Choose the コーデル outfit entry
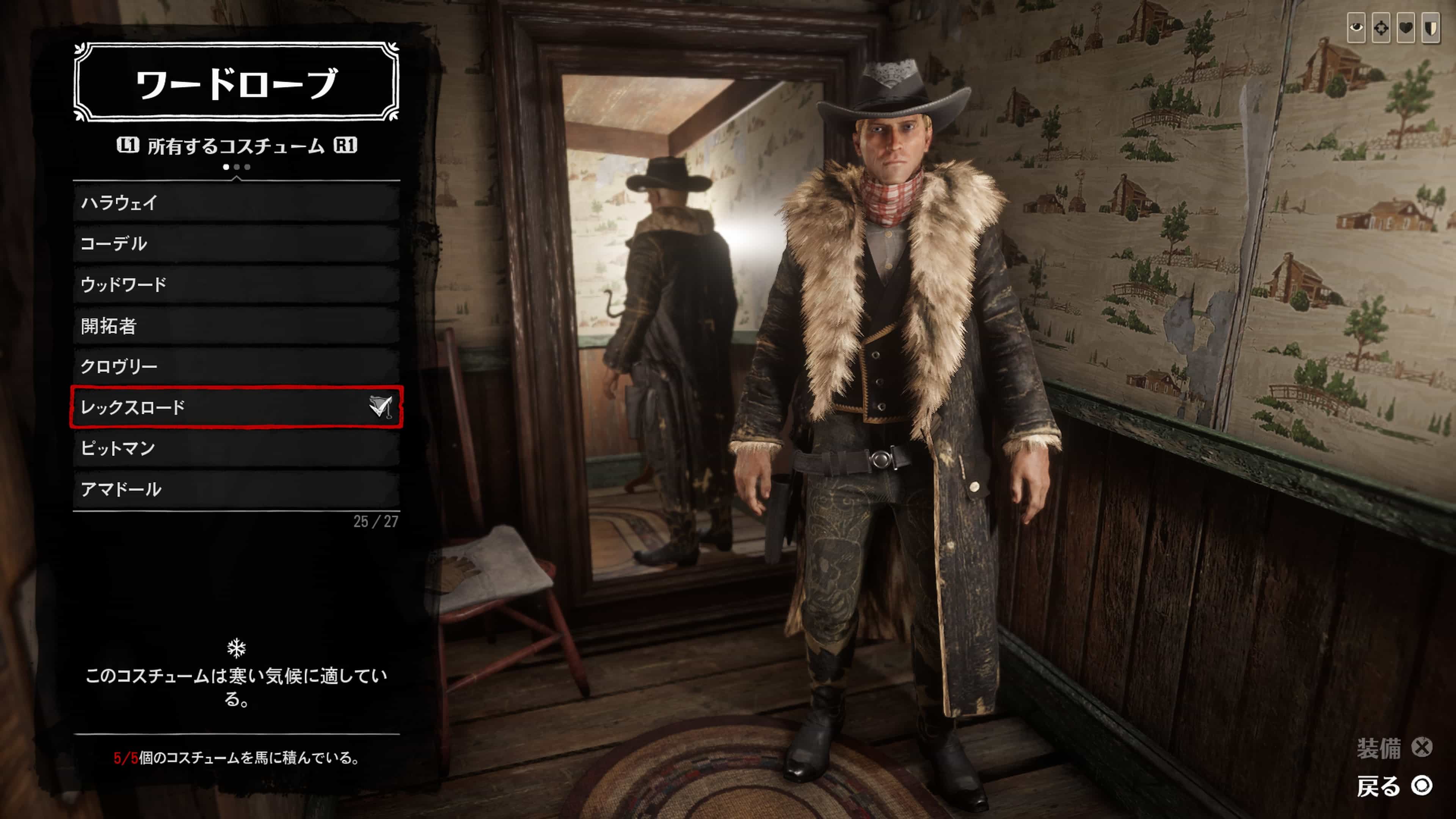The height and width of the screenshot is (819, 1456). (x=236, y=243)
